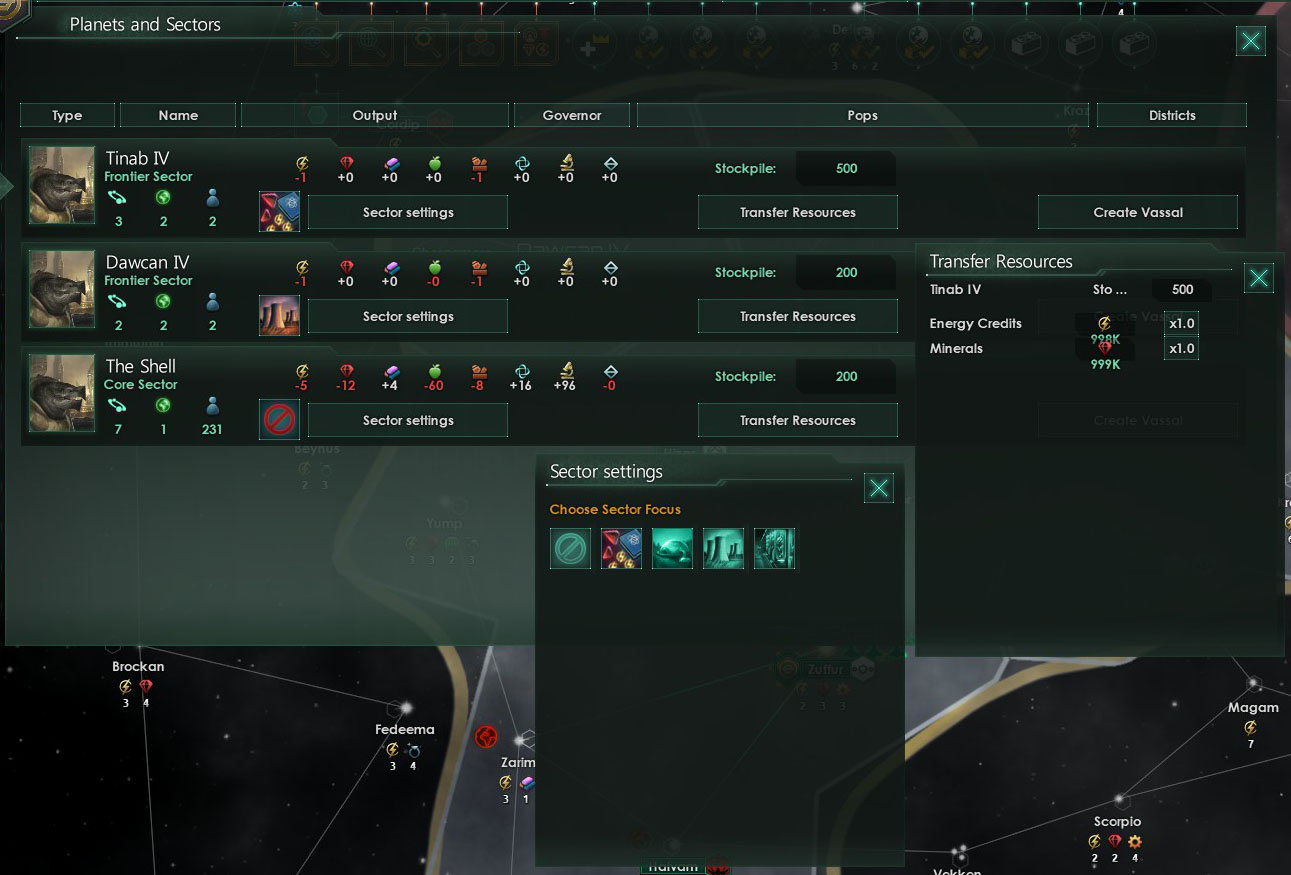Click The Shell's prohibited focus icon
Image resolution: width=1291 pixels, height=875 pixels.
click(x=279, y=419)
